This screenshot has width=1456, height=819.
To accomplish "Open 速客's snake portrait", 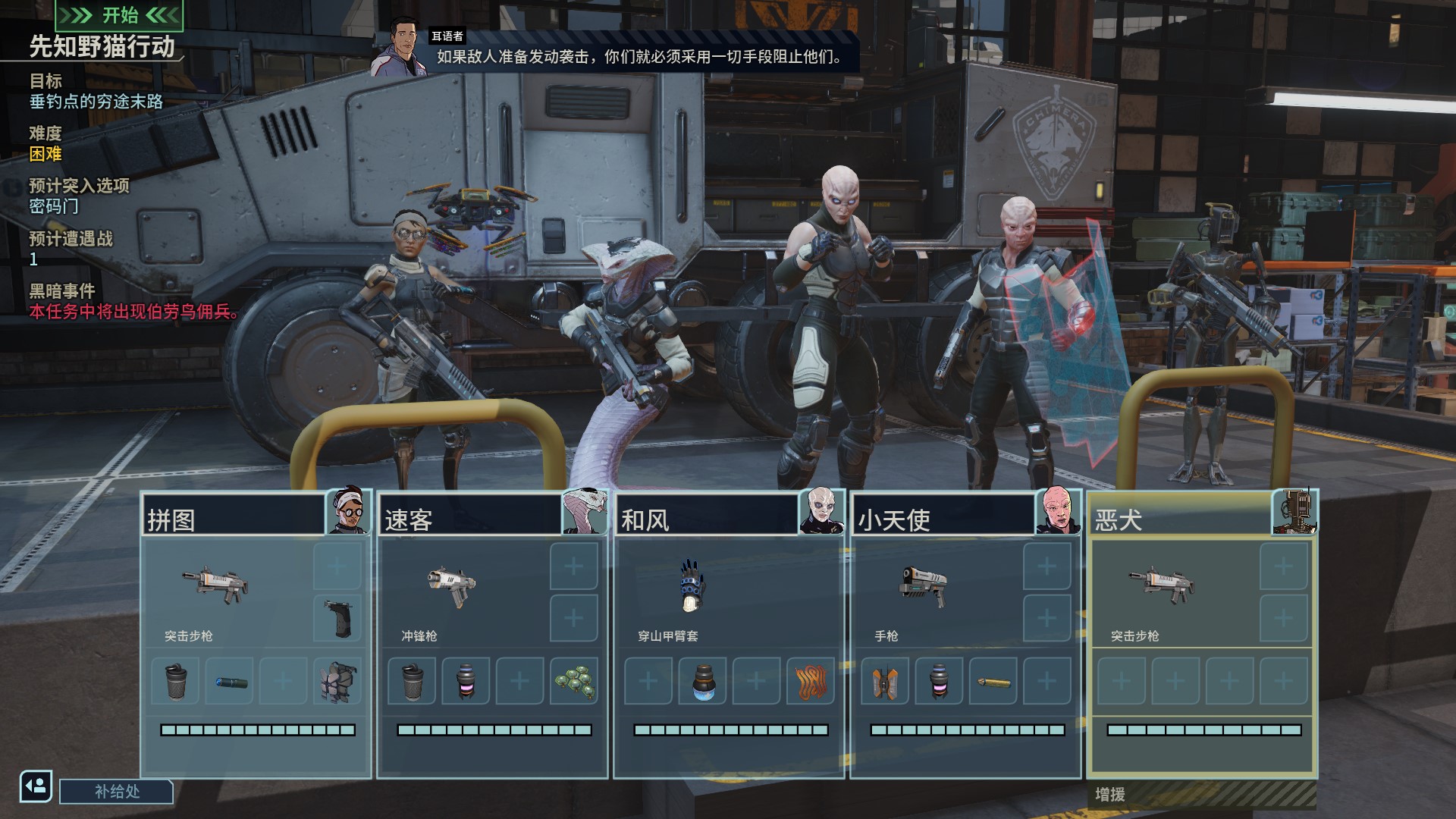I will (x=585, y=512).
